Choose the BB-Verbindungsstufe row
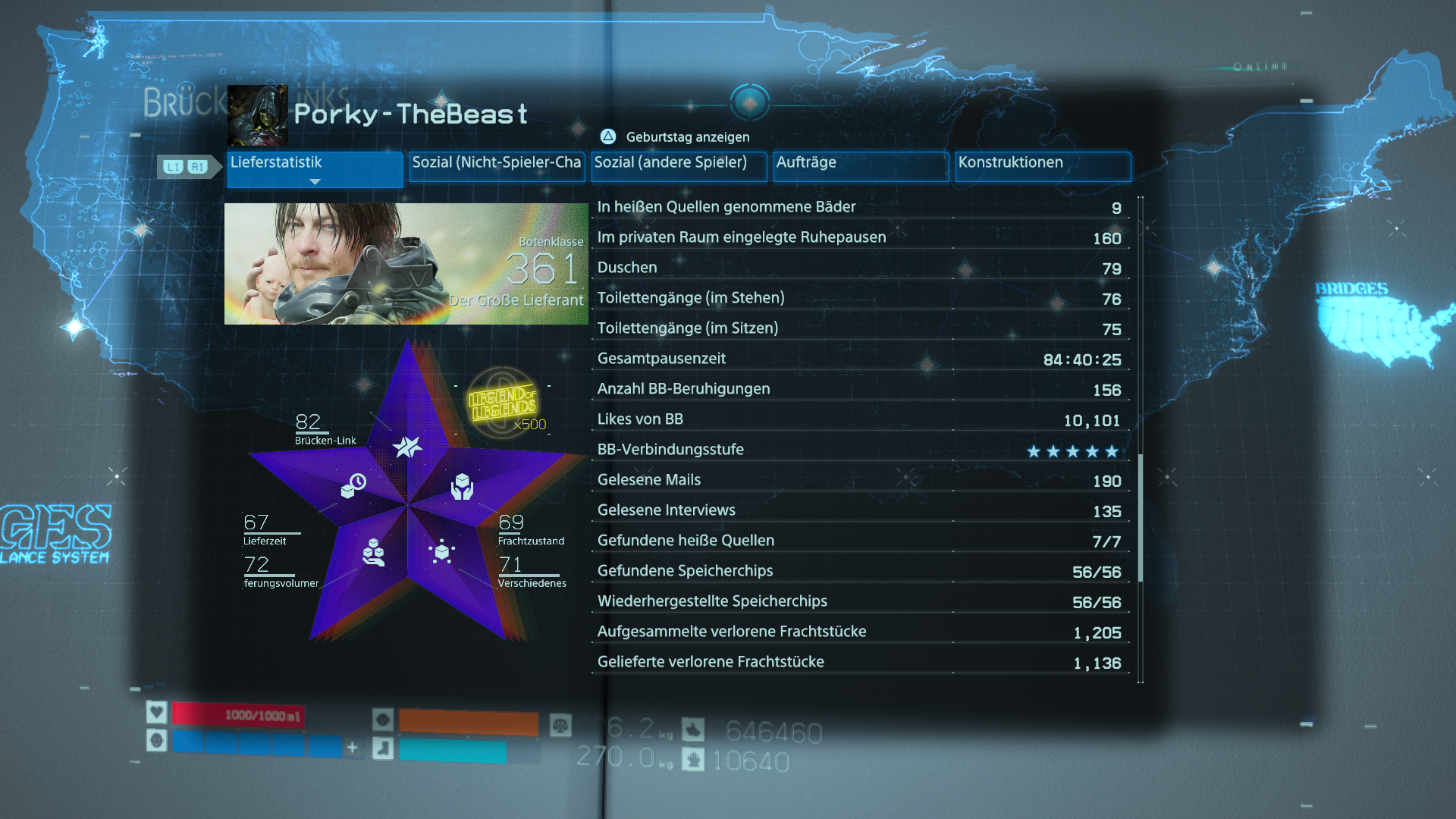Viewport: 1456px width, 819px height. (x=859, y=450)
